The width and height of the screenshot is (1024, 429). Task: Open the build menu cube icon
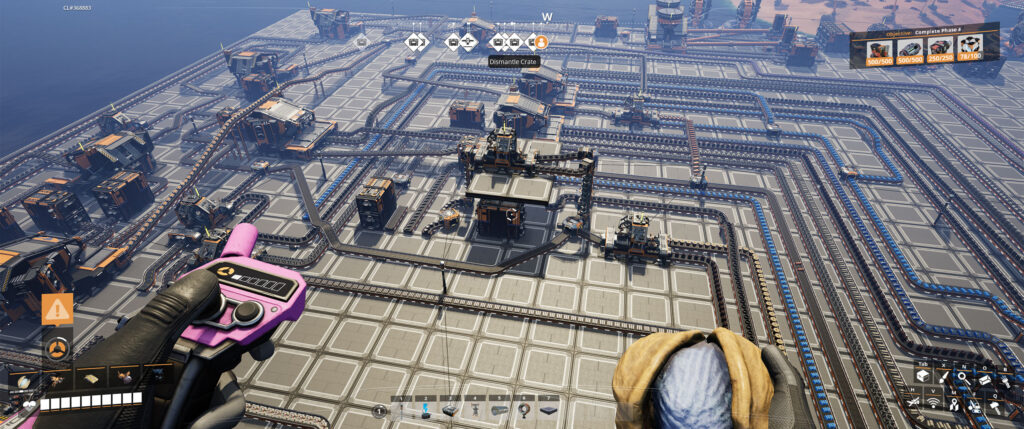pyautogui.click(x=921, y=376)
